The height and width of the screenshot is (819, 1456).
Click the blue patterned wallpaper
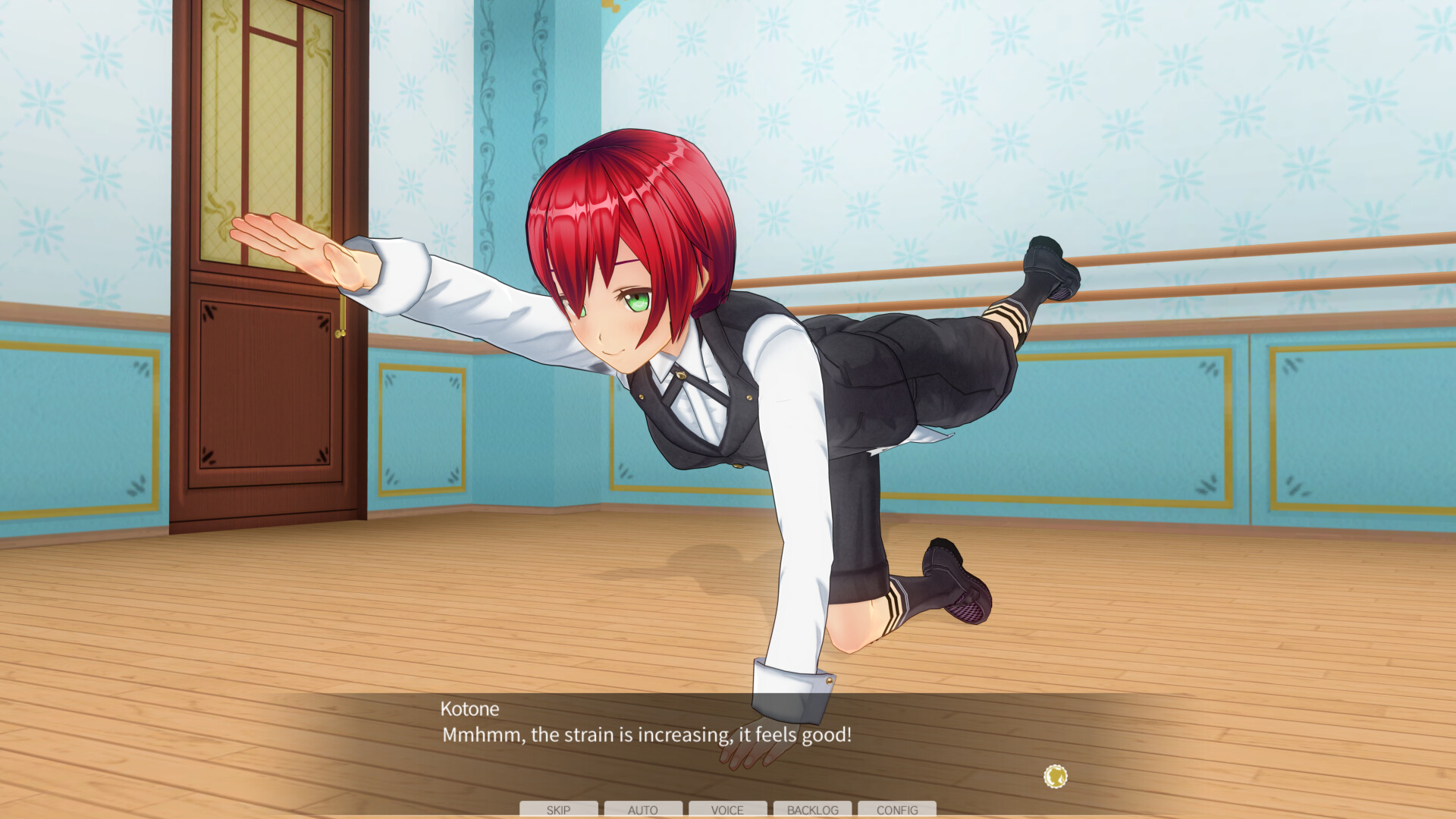point(910,114)
